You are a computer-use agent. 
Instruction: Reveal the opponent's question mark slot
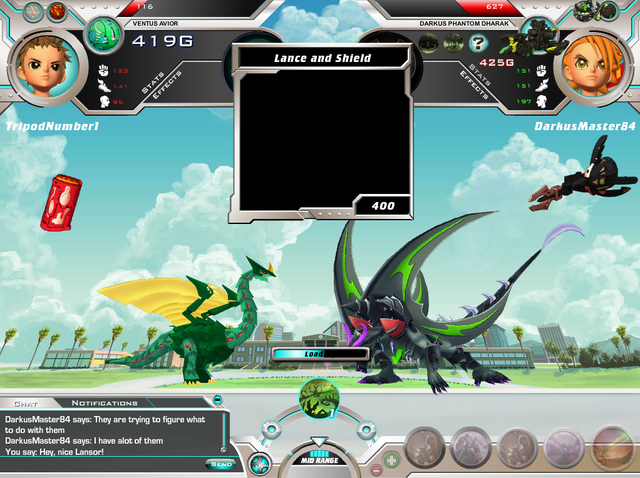[479, 43]
